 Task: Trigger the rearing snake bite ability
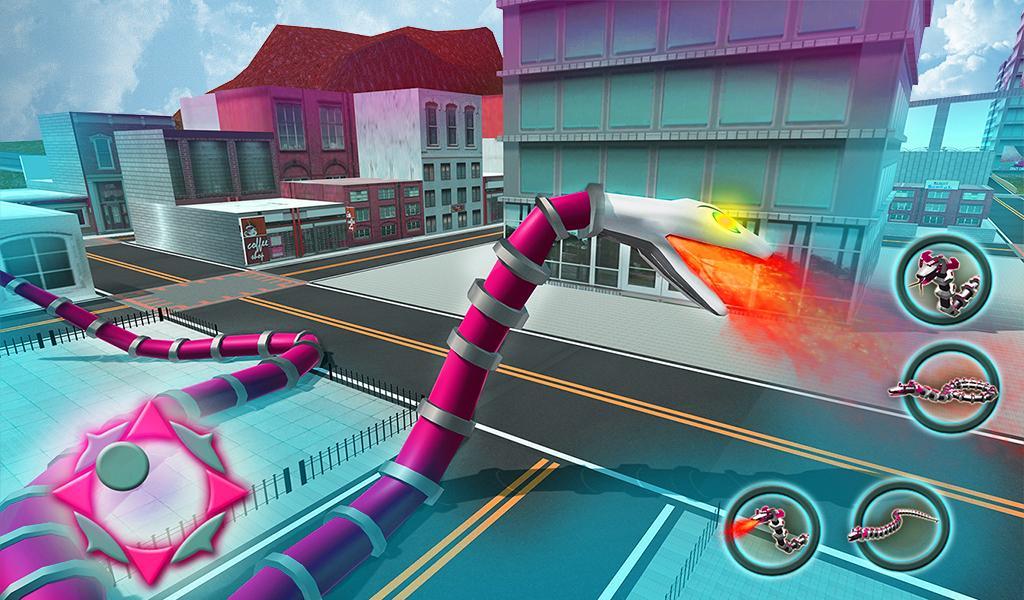coord(942,283)
